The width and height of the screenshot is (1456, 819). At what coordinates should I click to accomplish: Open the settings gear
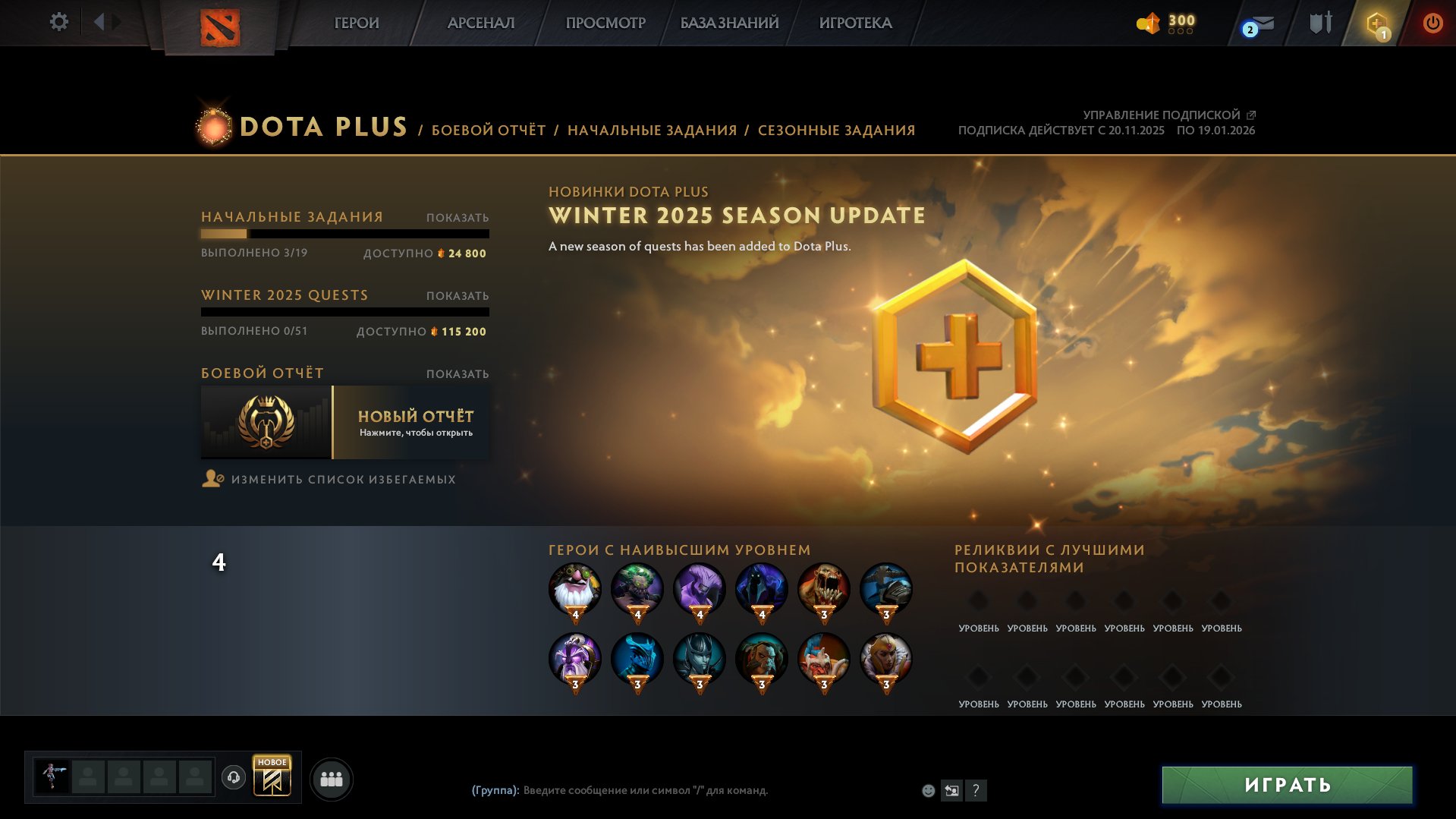point(58,22)
